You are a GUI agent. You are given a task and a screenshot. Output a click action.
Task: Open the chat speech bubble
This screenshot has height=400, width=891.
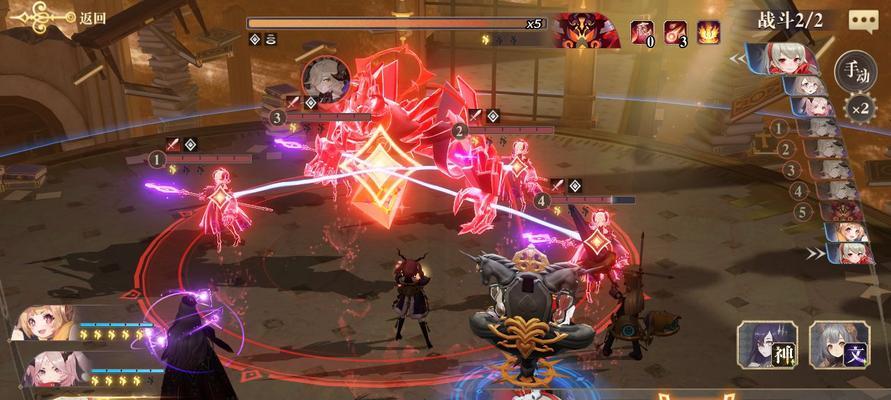(x=863, y=20)
